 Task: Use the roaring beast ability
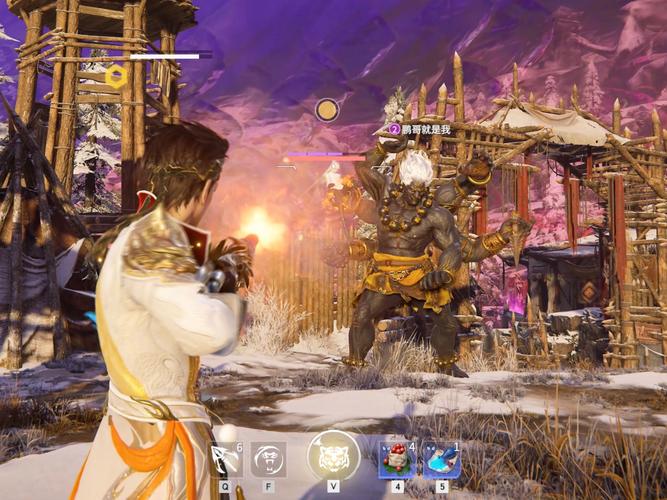[268, 459]
